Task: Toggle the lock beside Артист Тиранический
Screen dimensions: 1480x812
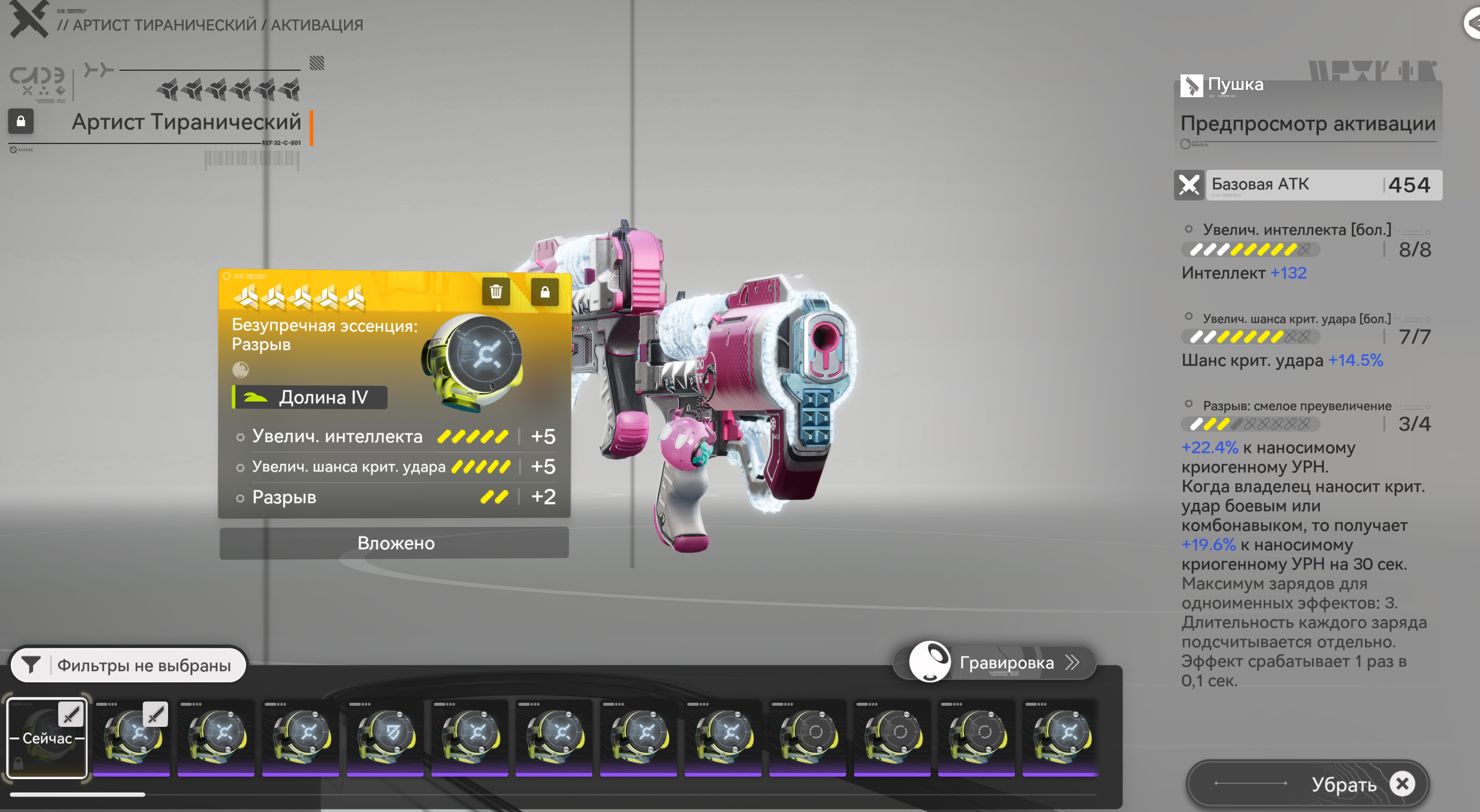Action: coord(21,121)
